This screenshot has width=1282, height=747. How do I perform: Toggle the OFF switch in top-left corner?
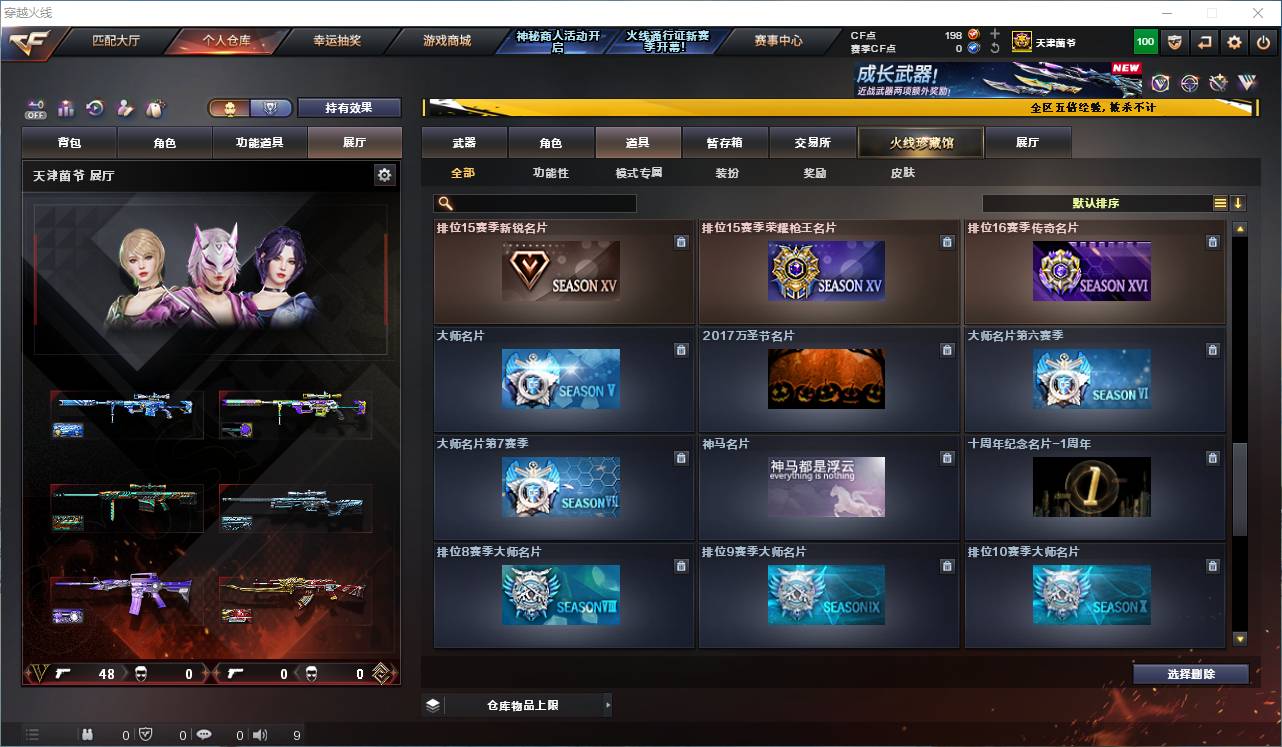[35, 106]
